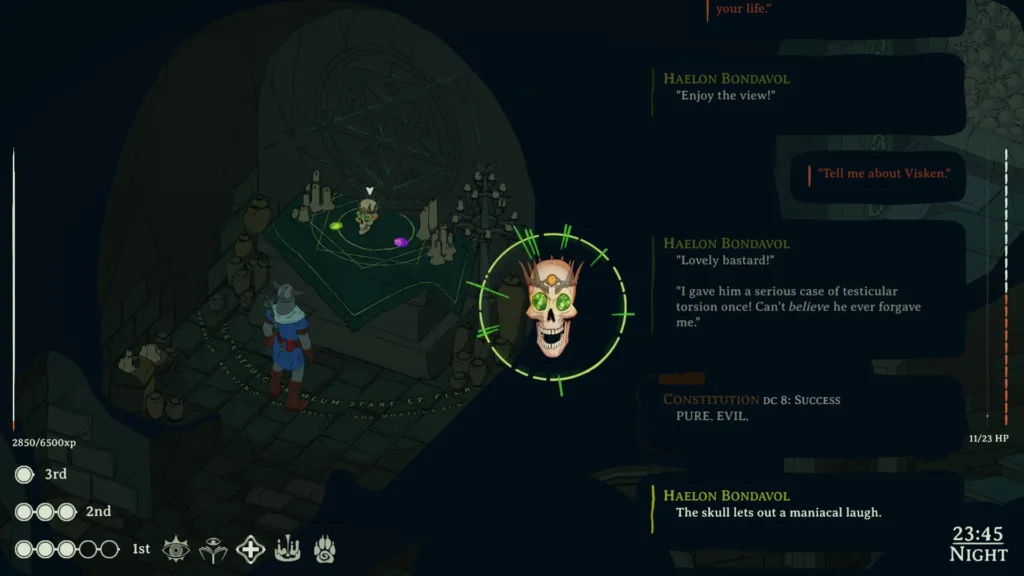Cast the open book with eye spell
The image size is (1024, 576).
coord(213,548)
